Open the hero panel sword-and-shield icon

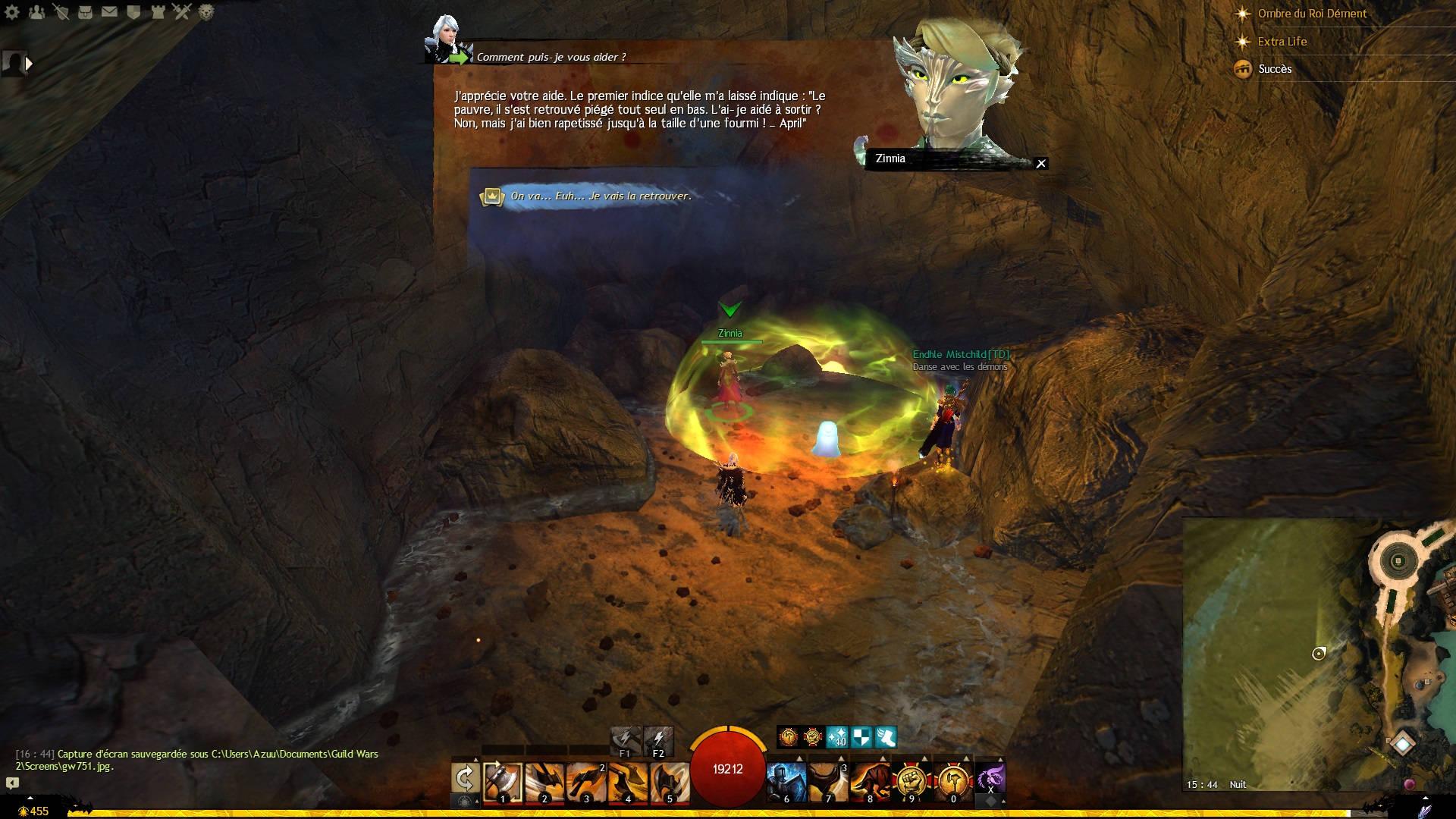pos(61,12)
